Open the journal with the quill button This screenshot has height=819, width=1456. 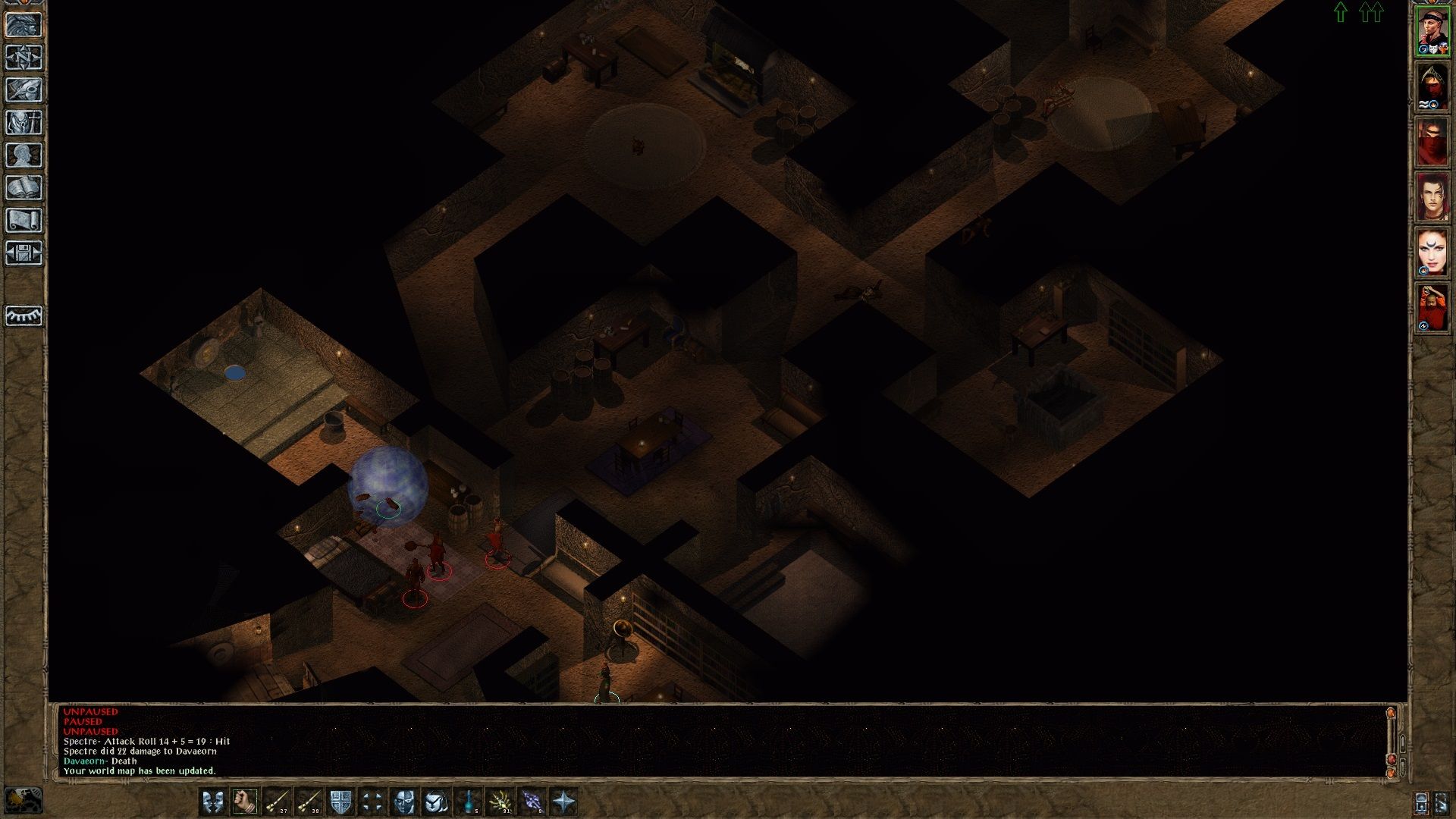(24, 90)
